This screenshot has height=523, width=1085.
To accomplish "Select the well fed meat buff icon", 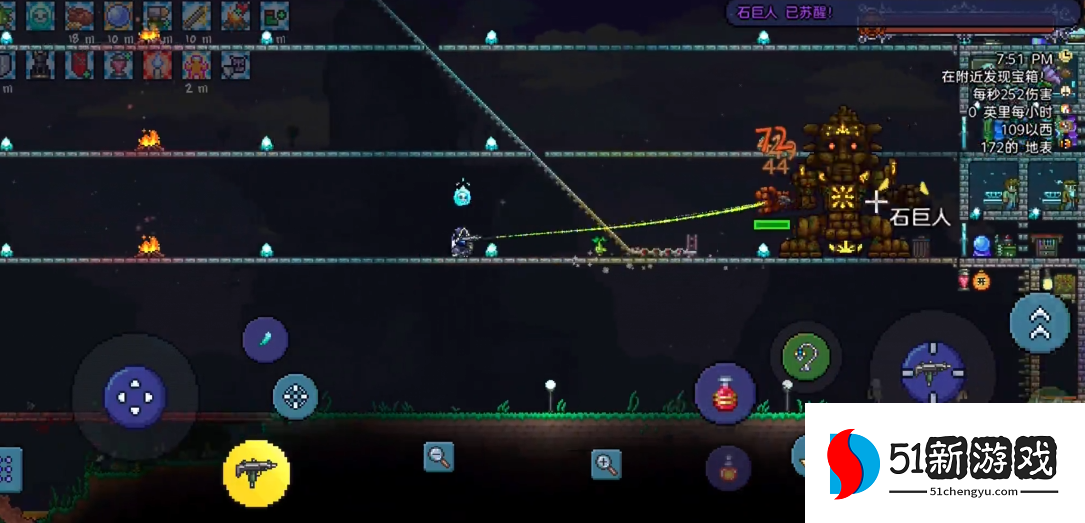I will [79, 15].
